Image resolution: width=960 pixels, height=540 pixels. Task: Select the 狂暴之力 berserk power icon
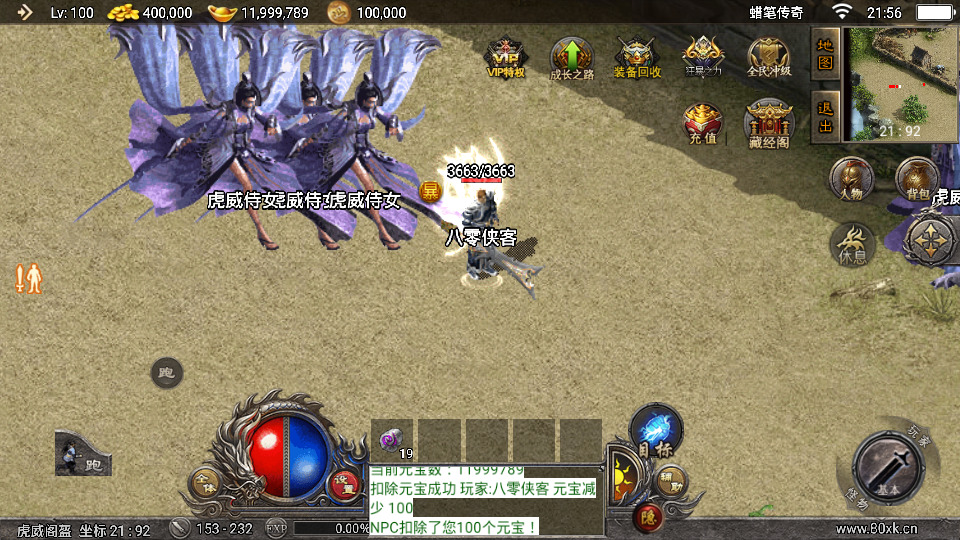pos(702,57)
